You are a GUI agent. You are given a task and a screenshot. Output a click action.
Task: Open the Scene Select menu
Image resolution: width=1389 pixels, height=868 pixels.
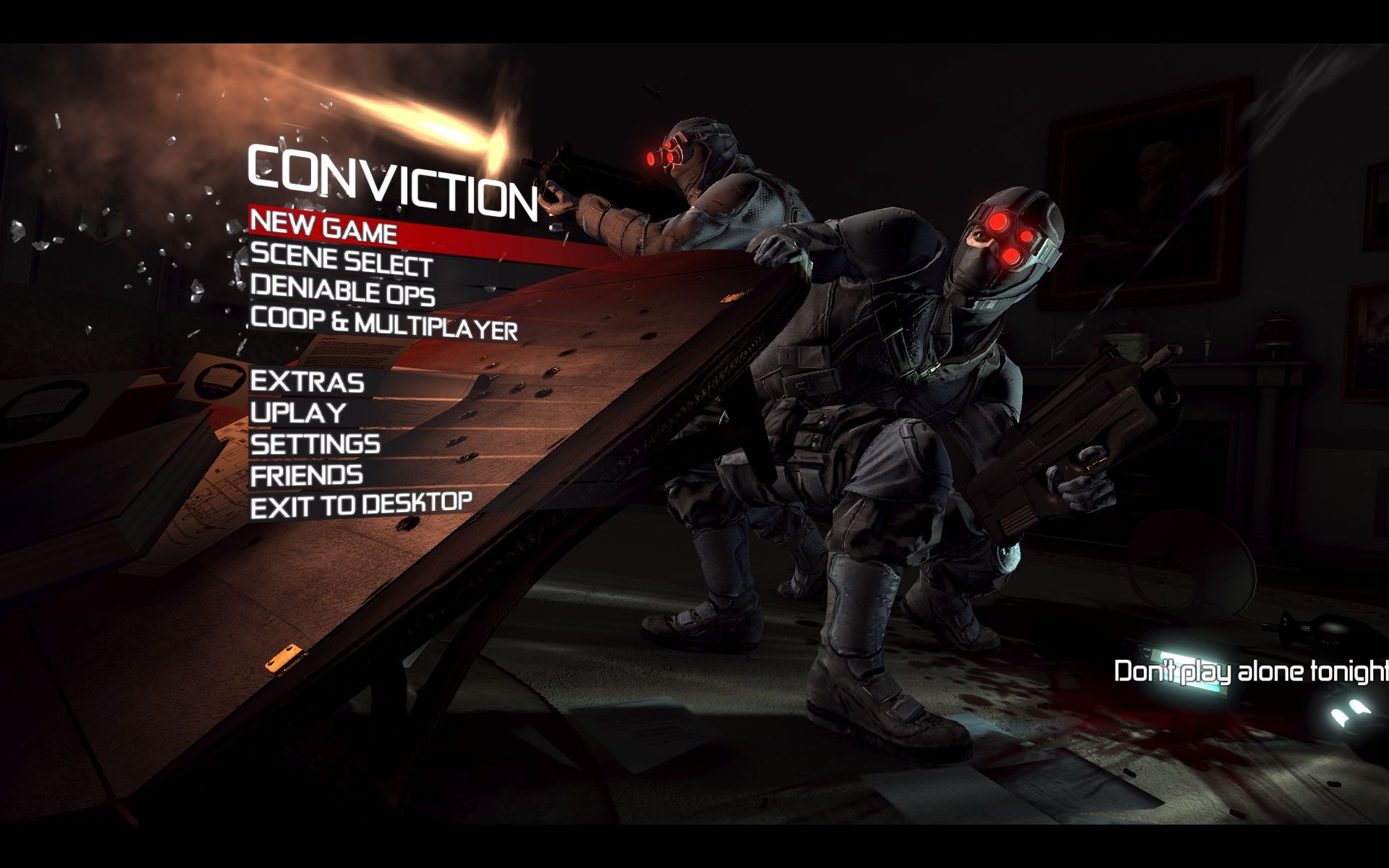(341, 261)
